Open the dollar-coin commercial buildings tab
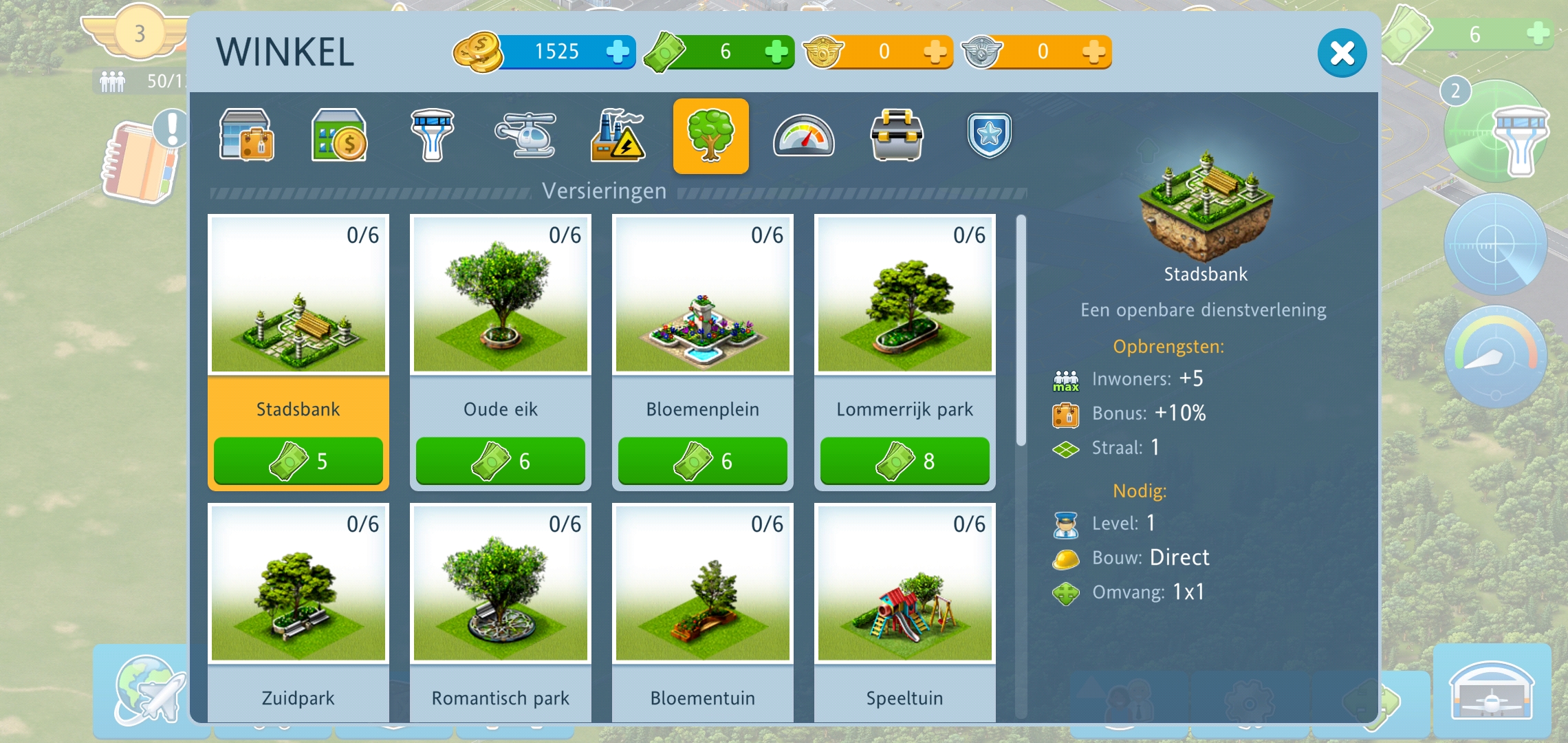Image resolution: width=1568 pixels, height=743 pixels. (339, 136)
